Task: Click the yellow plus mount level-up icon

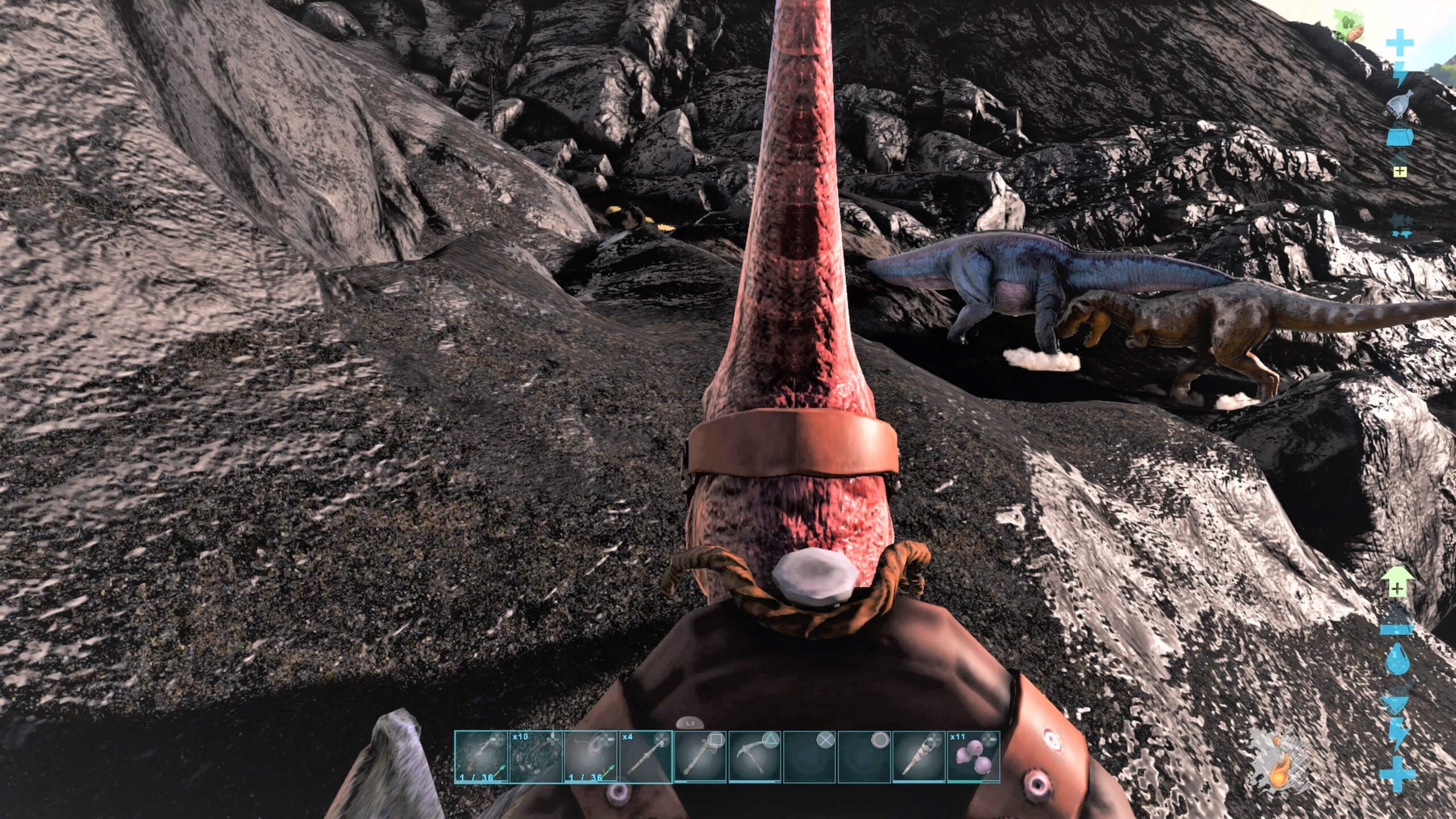Action: point(1400,171)
